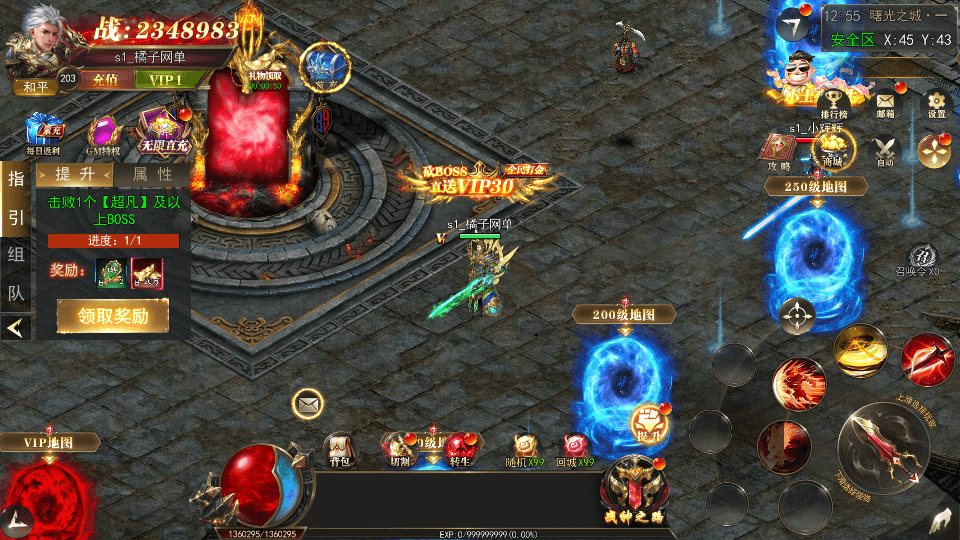
Task: Open the GM特权 purple gem icon
Action: pos(103,134)
